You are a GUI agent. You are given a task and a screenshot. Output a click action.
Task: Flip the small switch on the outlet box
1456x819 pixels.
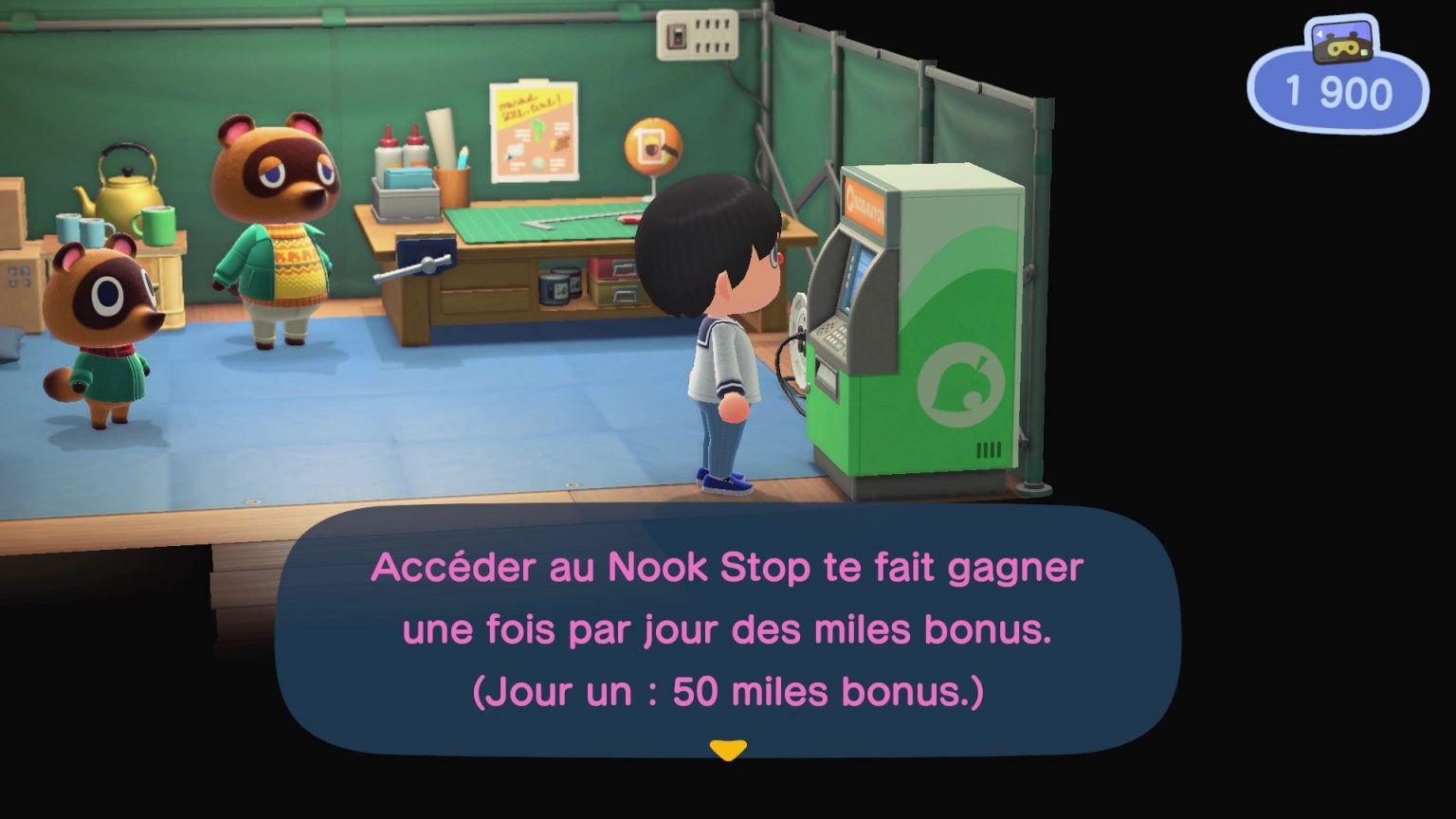(x=677, y=35)
